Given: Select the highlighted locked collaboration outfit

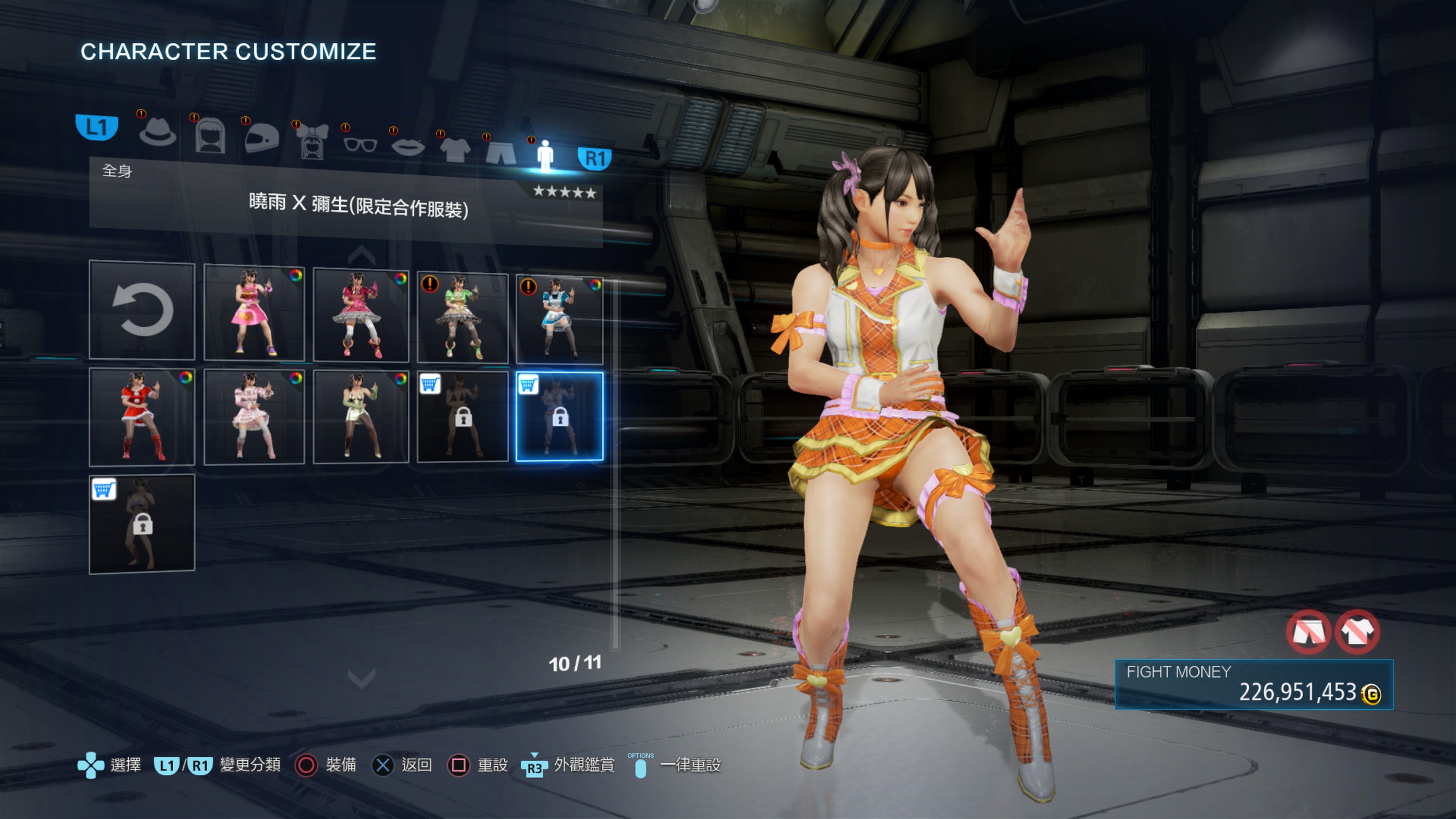Looking at the screenshot, I should point(559,417).
